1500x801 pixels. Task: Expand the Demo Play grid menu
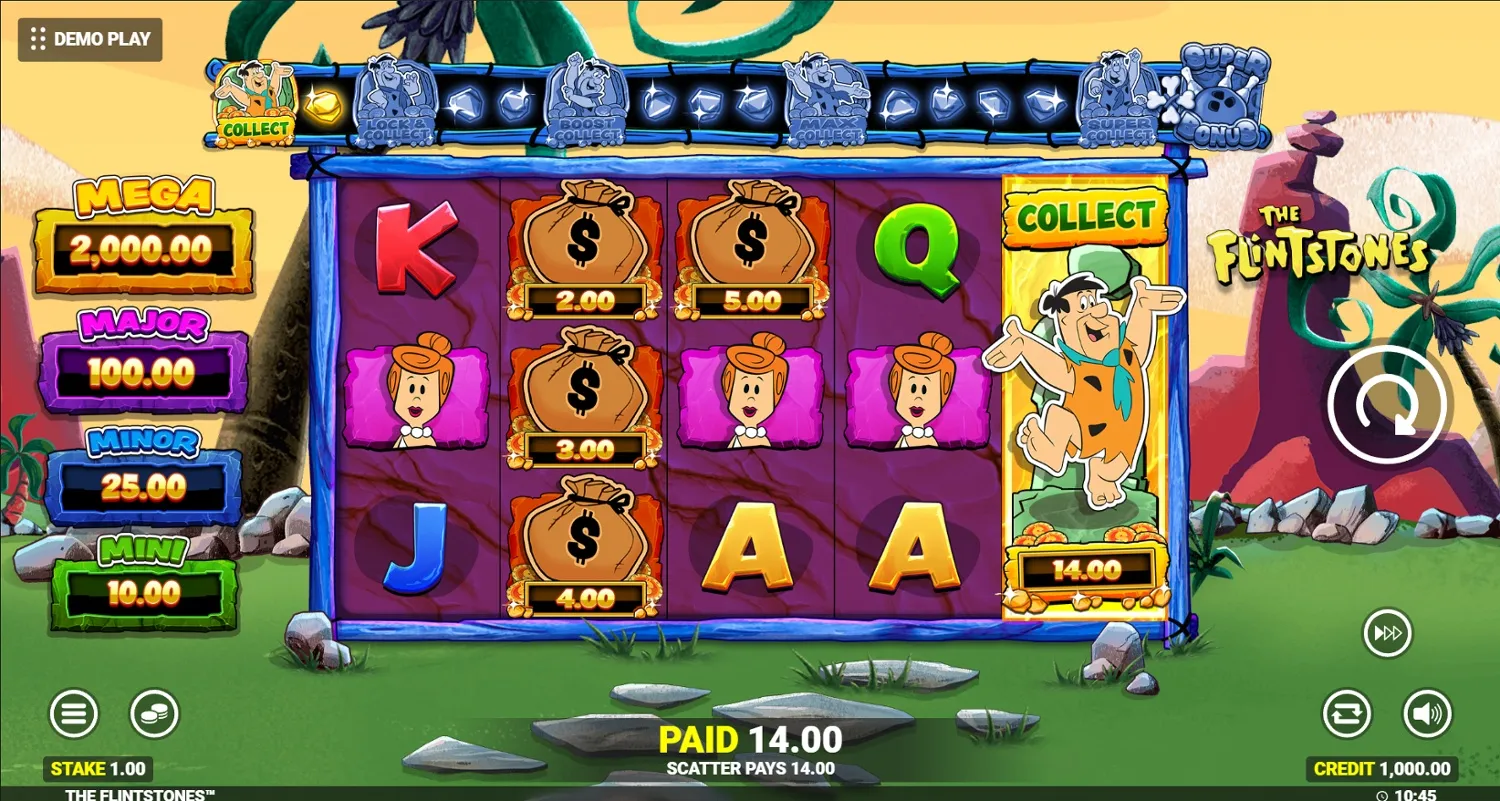pos(40,40)
